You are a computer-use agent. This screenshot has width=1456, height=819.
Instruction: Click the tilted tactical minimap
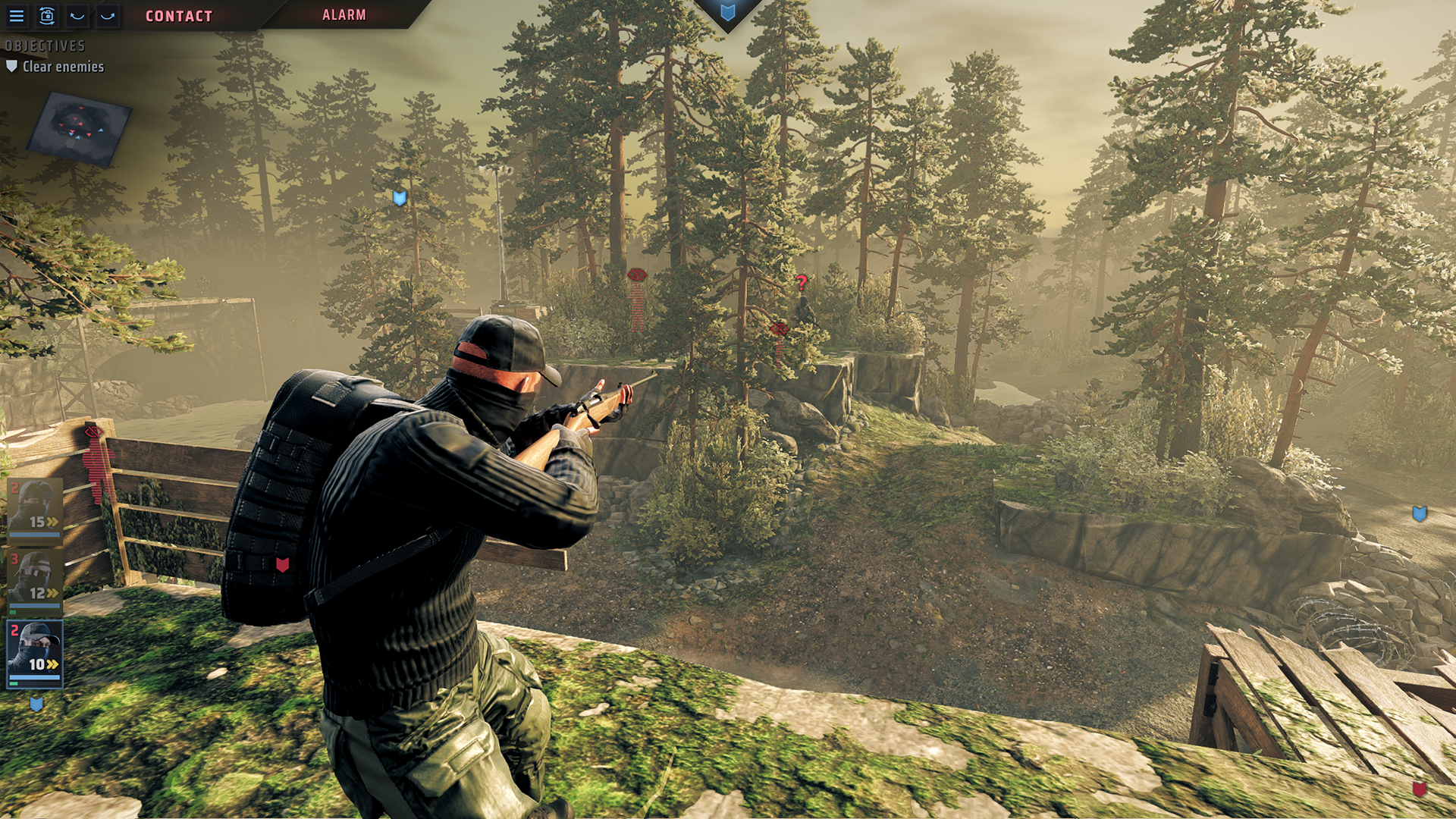tap(79, 128)
